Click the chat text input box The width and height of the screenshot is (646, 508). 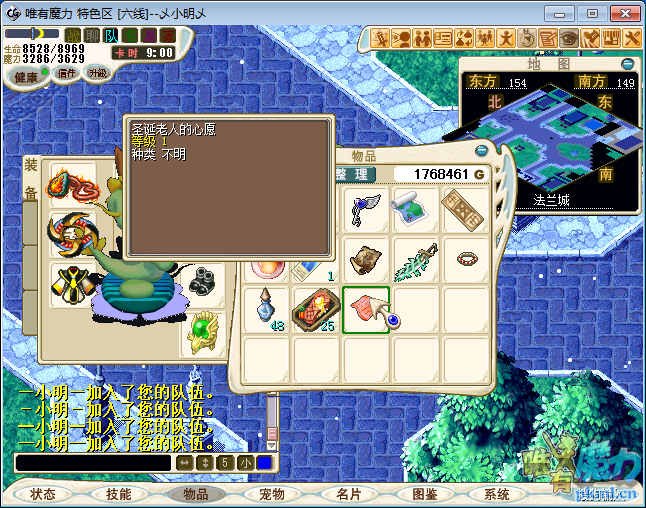(x=93, y=463)
